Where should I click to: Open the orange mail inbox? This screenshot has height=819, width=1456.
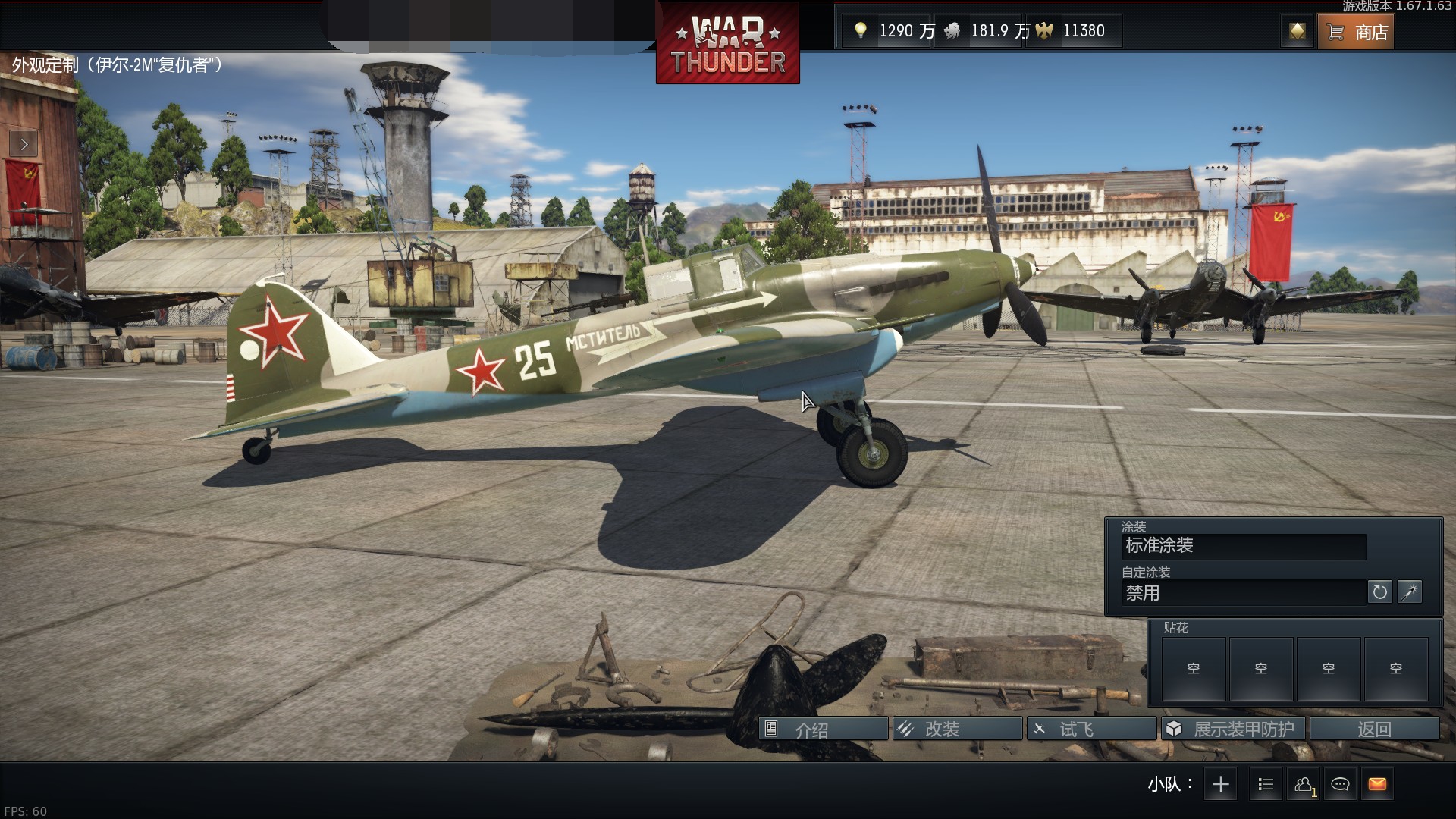(1377, 785)
